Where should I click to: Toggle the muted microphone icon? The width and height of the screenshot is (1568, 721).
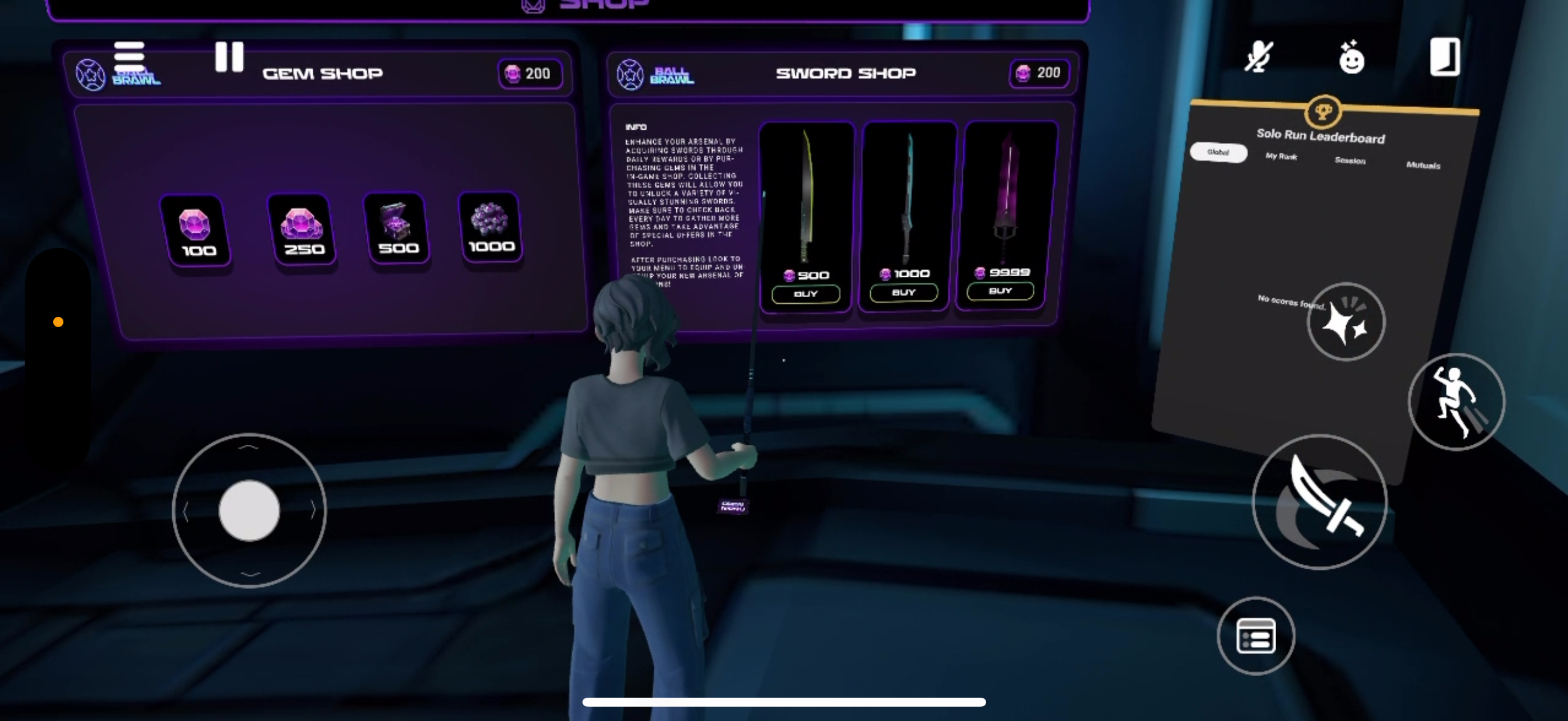tap(1258, 58)
